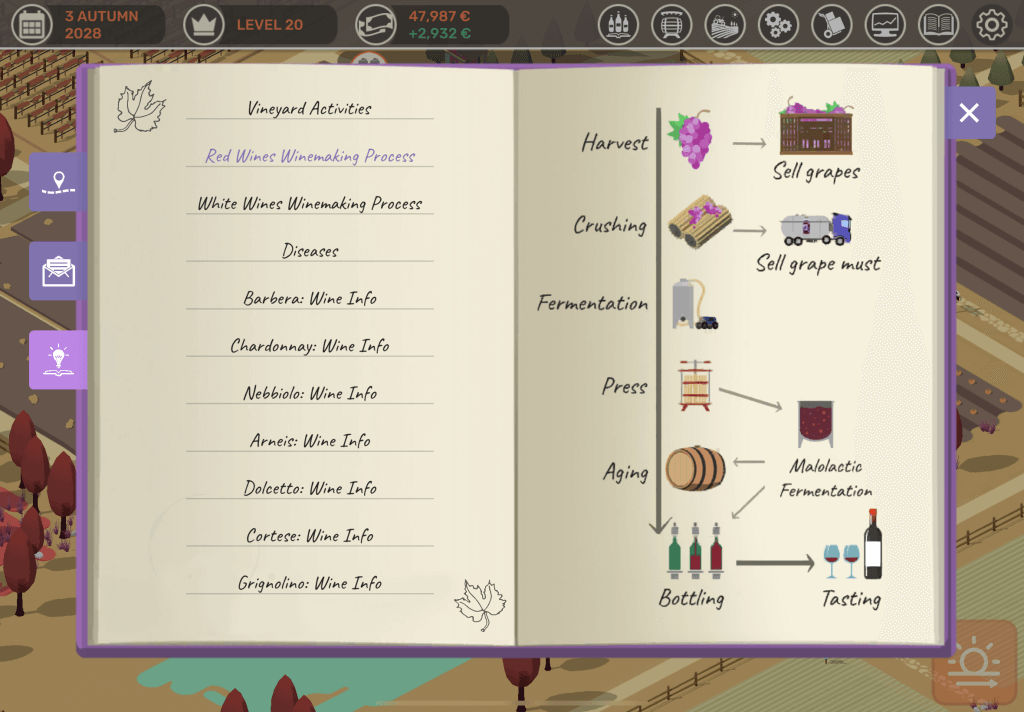The width and height of the screenshot is (1024, 712).
Task: Close the guide book
Action: [x=969, y=113]
